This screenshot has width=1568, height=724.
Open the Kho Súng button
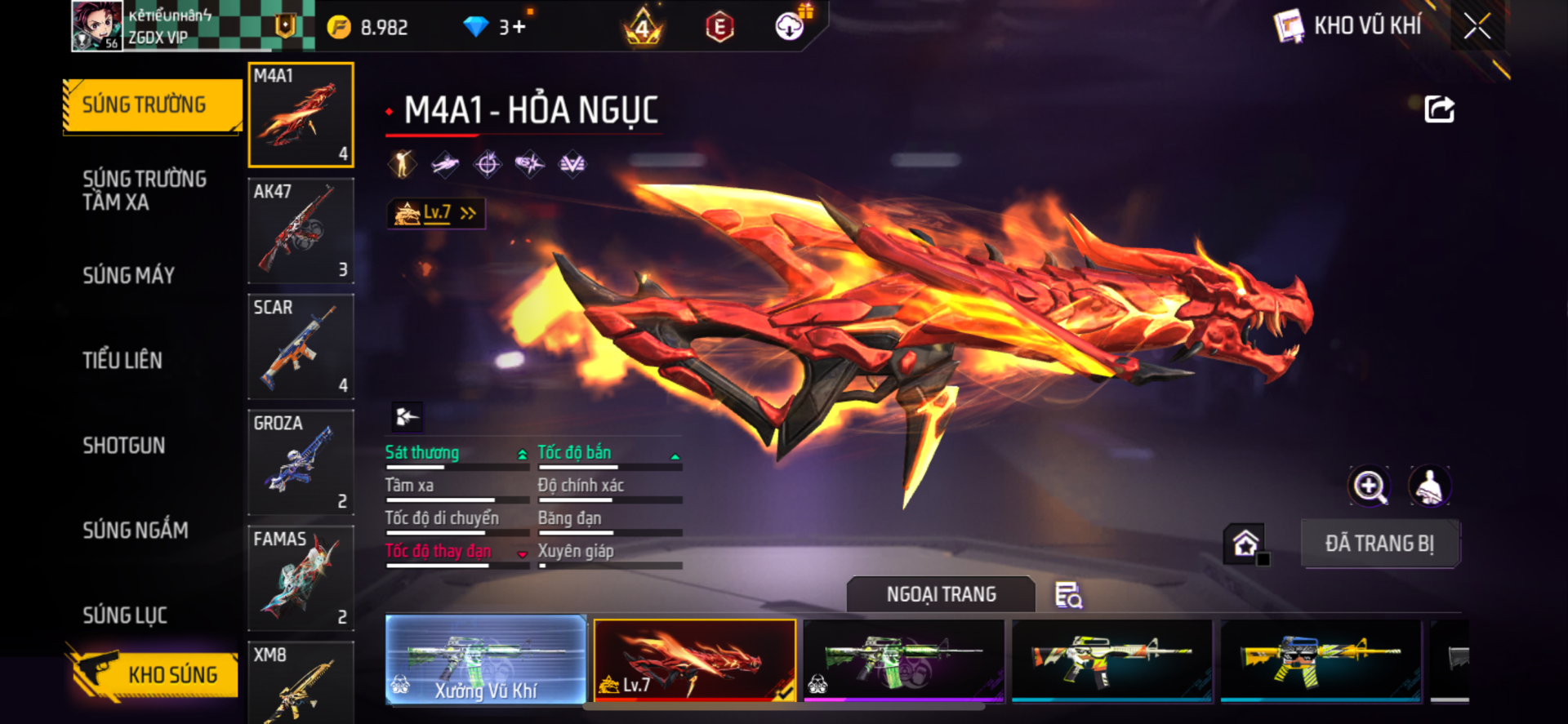(154, 674)
